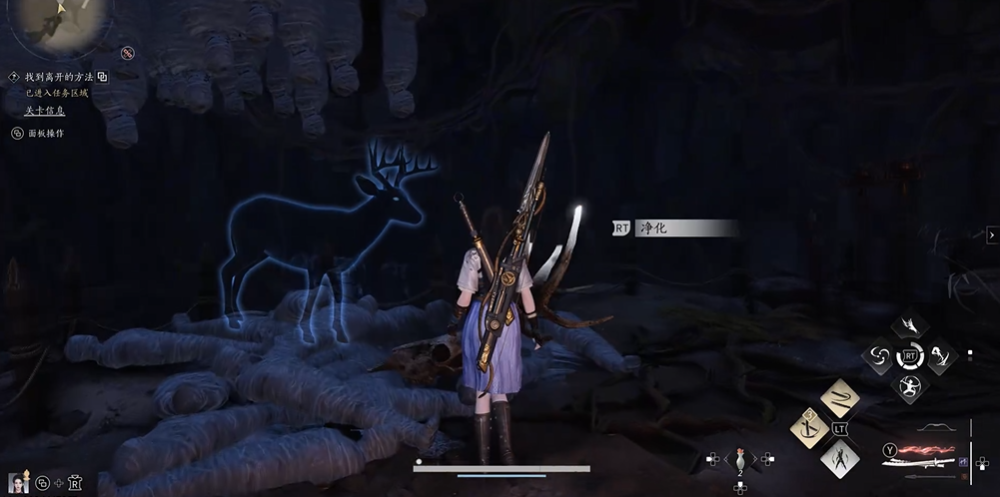Select the healing vase consumable slot

coord(740,459)
